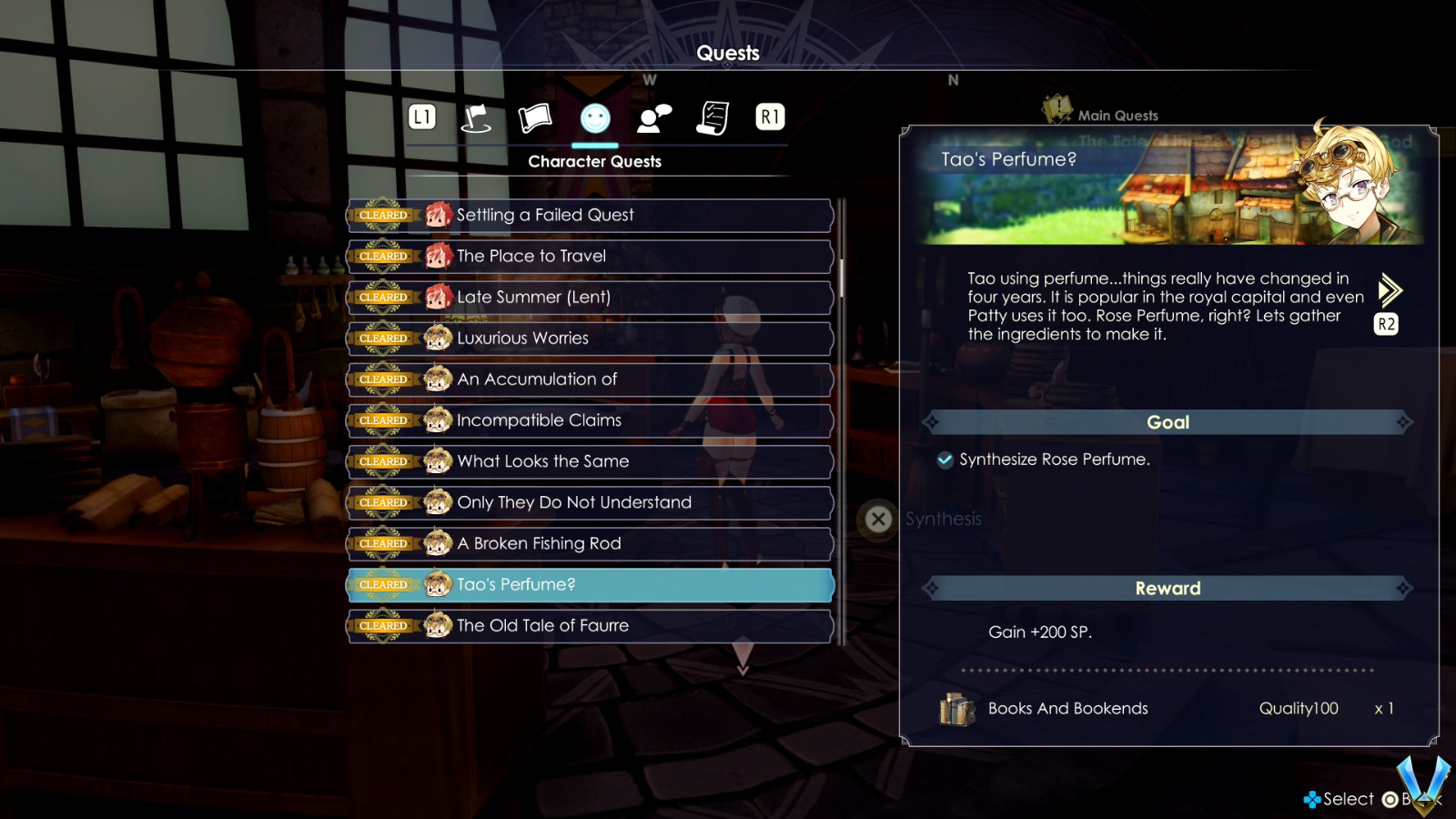The width and height of the screenshot is (1456, 819).
Task: Open The Place to Travel quest
Action: [x=590, y=257]
